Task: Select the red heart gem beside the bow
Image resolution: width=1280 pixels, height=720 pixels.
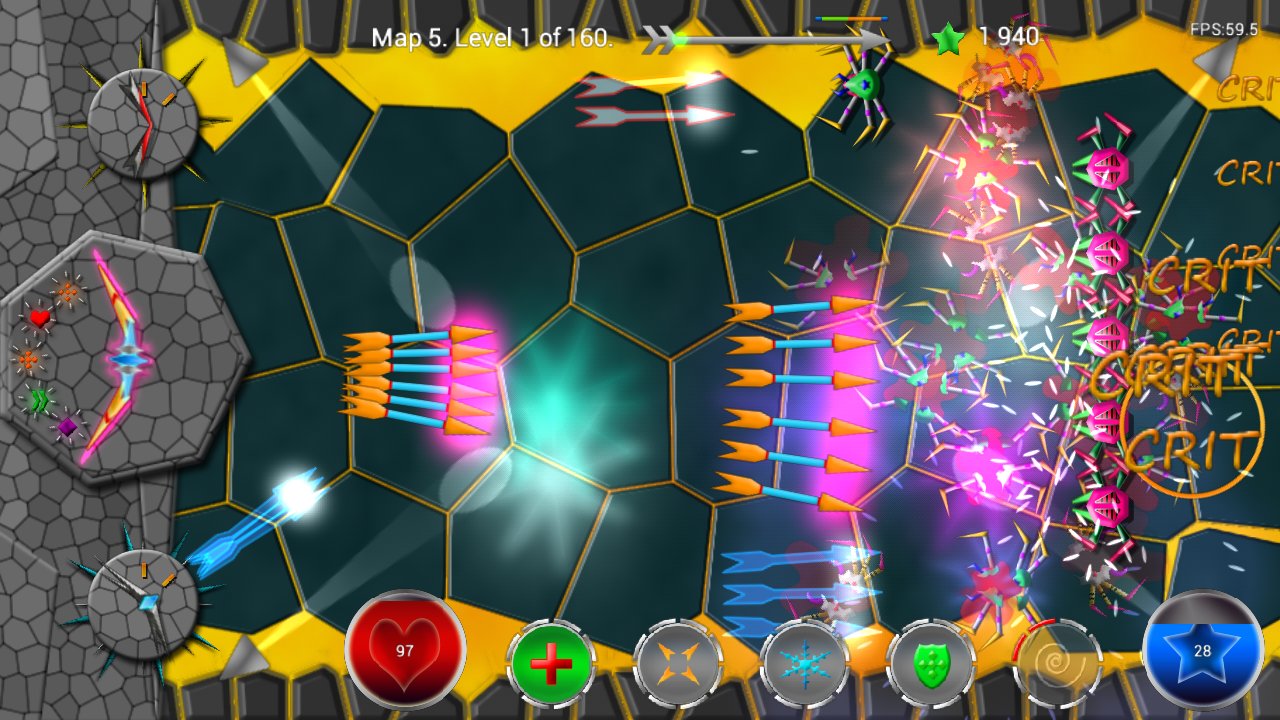Action: coord(39,319)
